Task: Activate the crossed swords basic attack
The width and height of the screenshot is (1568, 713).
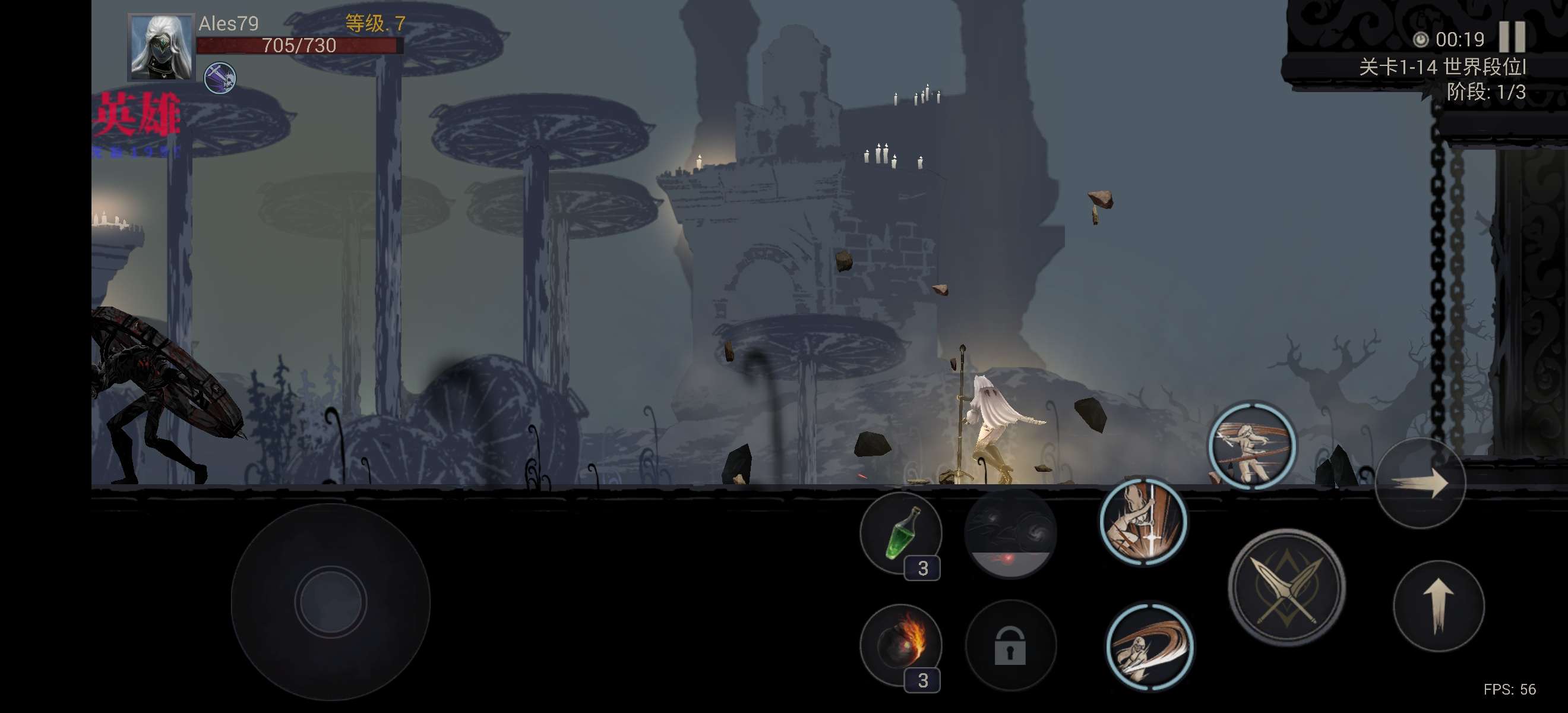Action: [x=1286, y=587]
